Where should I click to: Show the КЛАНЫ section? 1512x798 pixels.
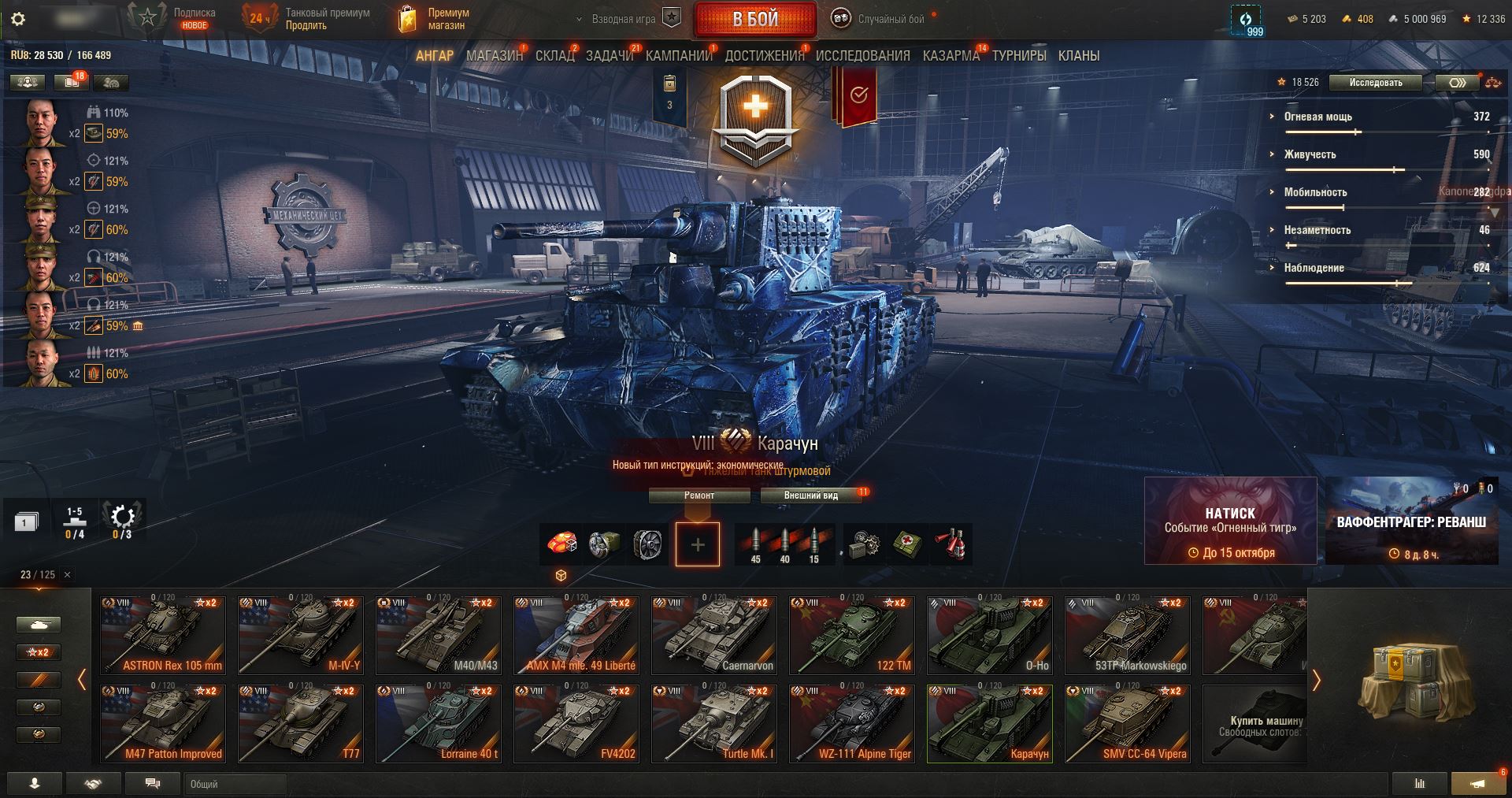pos(1078,56)
